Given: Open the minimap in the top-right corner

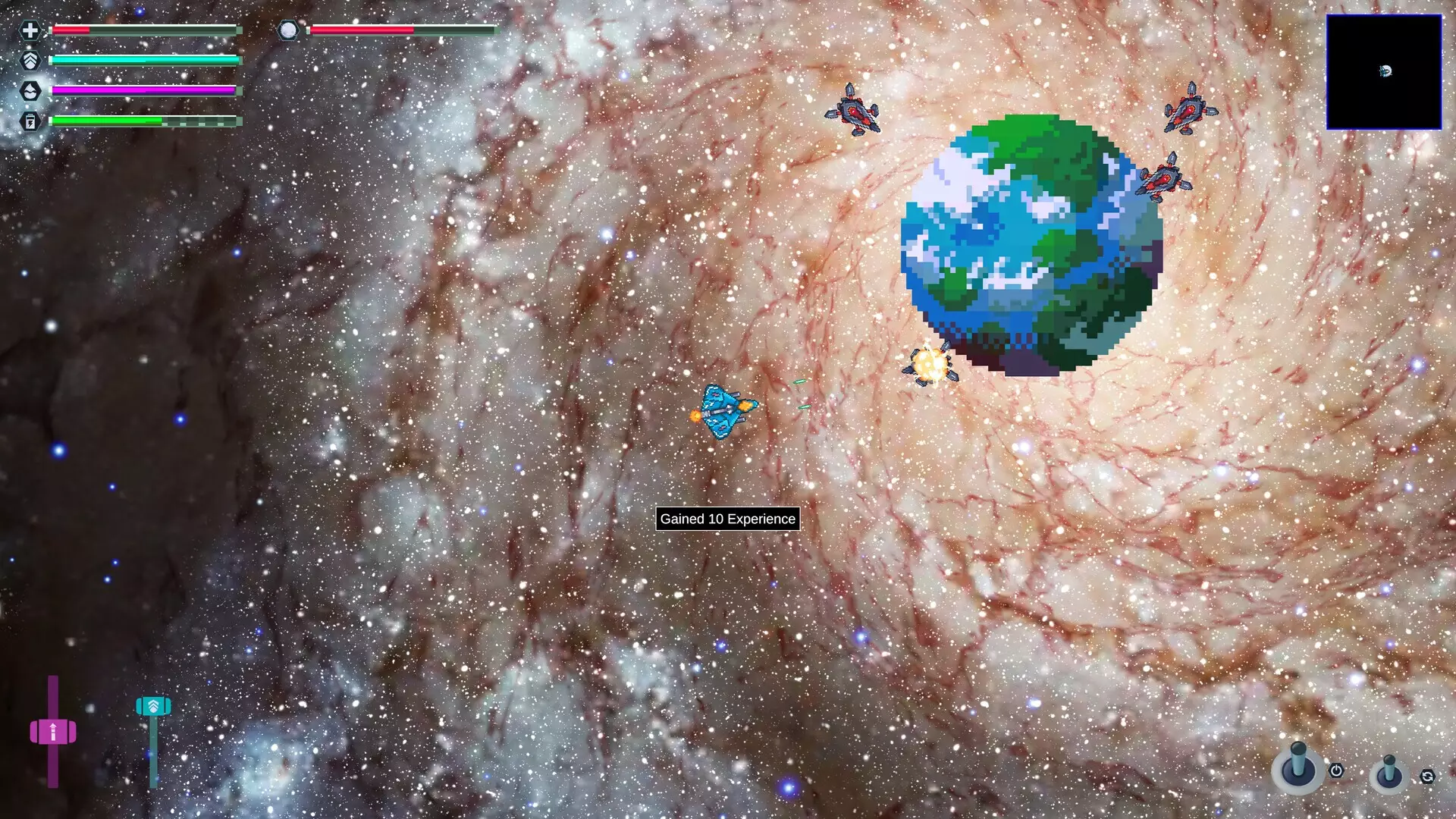Looking at the screenshot, I should 1384,71.
